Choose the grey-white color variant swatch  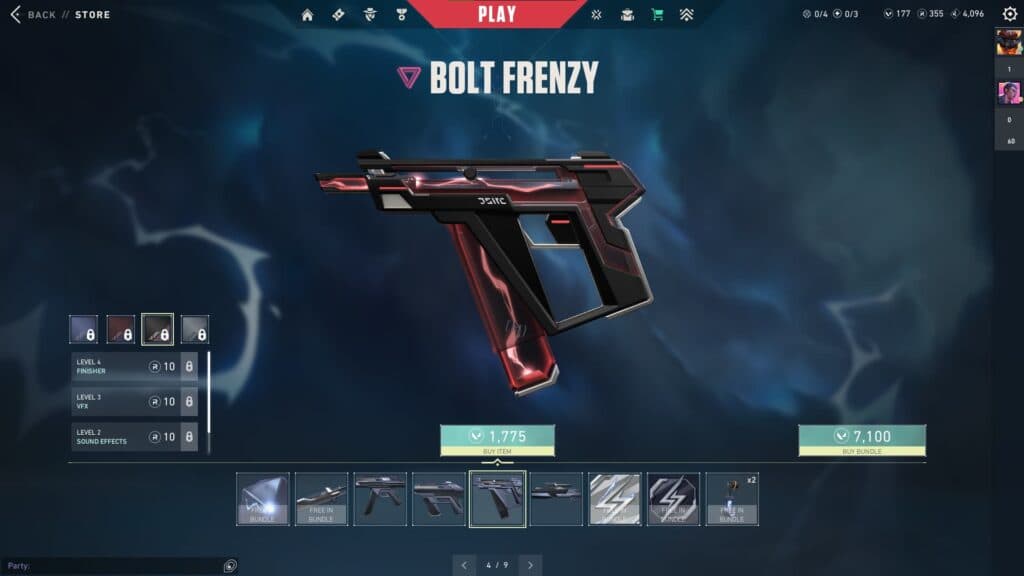click(194, 329)
